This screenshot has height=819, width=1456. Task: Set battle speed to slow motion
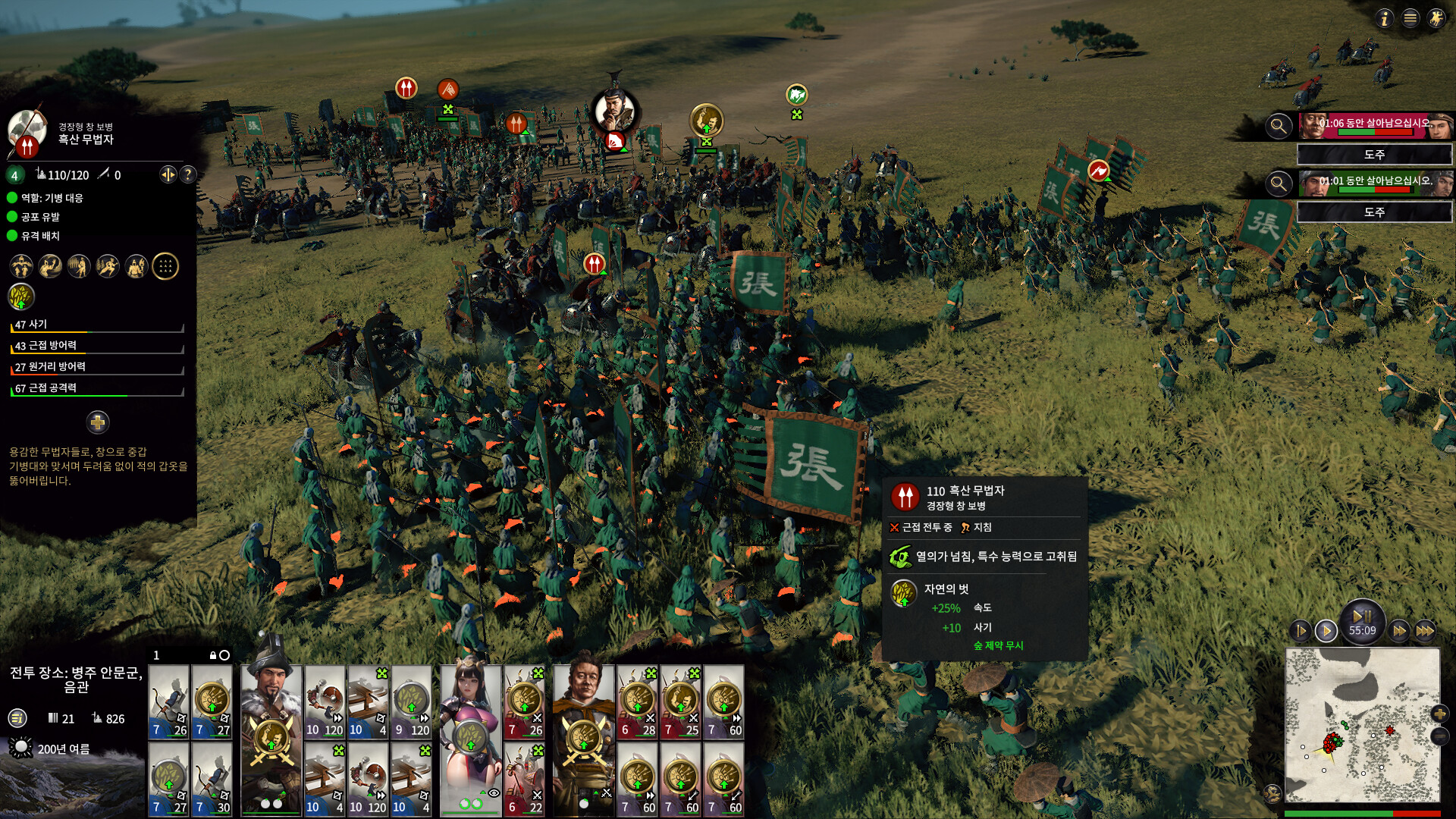[1301, 630]
